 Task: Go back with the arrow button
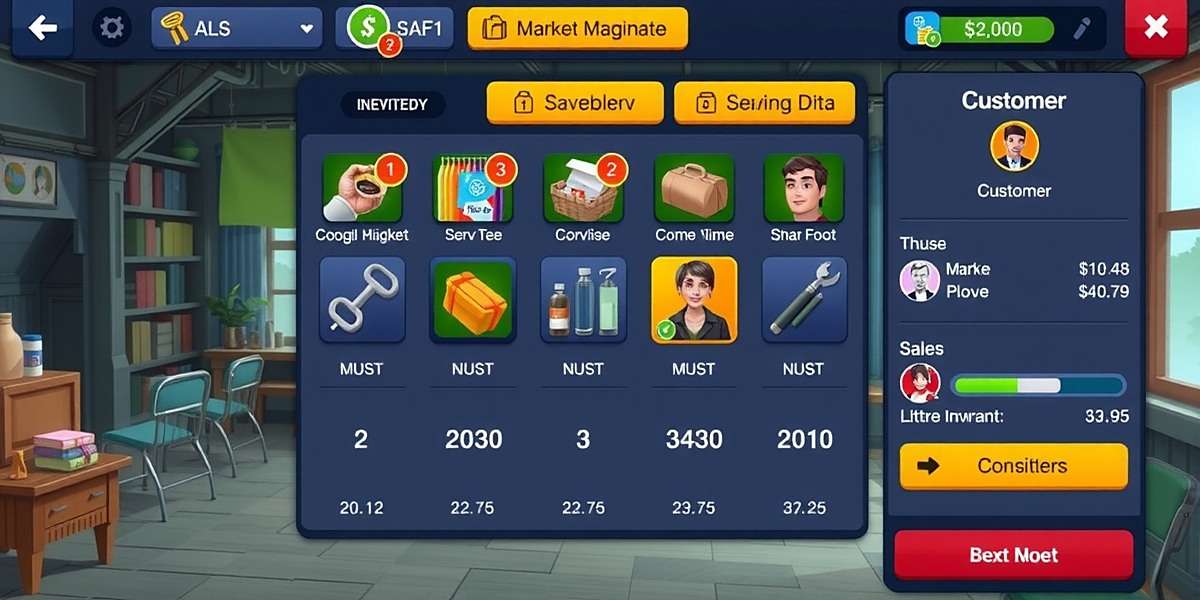point(42,28)
